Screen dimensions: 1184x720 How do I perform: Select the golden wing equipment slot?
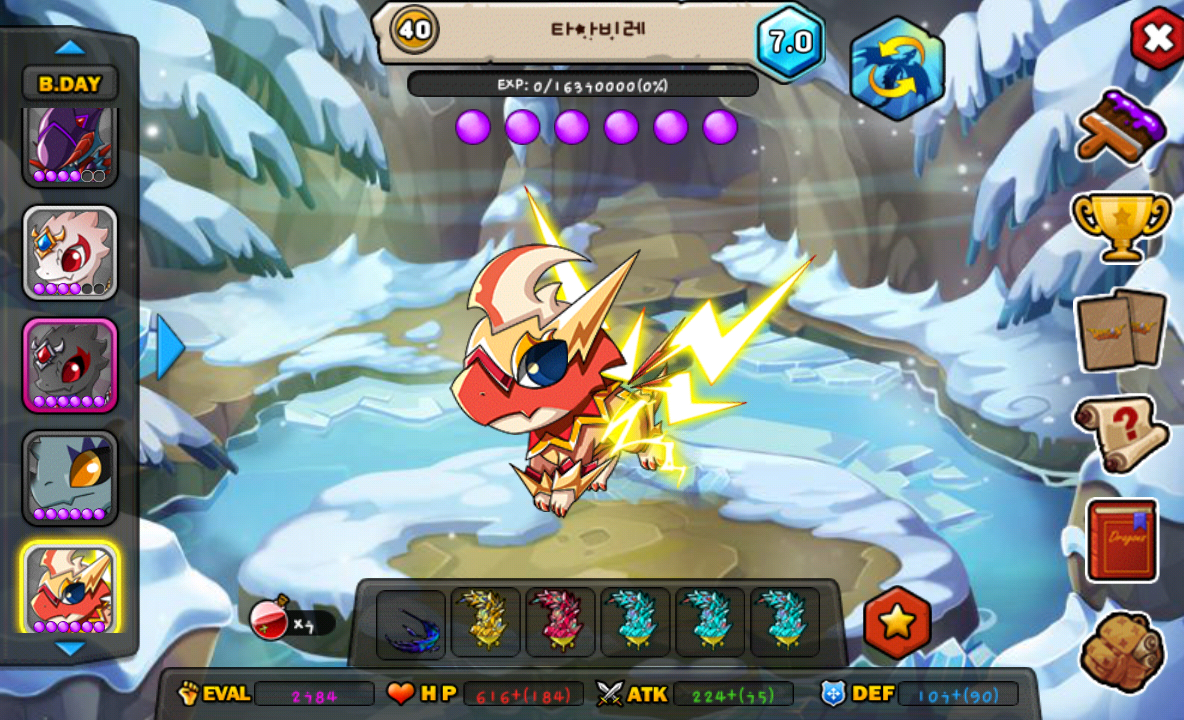485,622
